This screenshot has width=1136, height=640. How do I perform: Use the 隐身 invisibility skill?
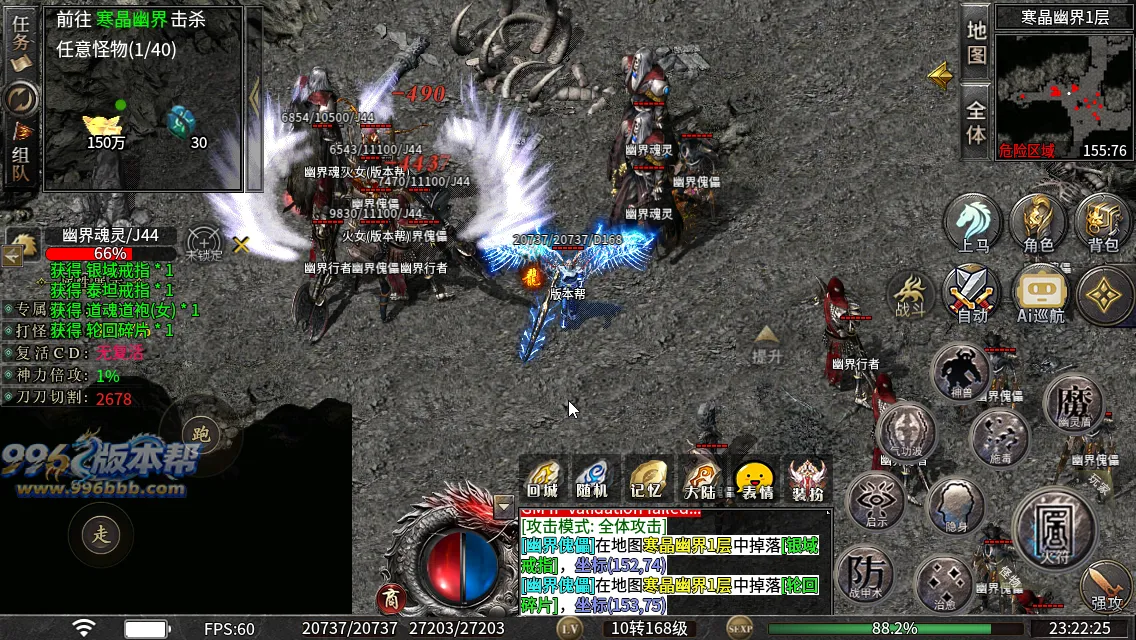coord(957,506)
